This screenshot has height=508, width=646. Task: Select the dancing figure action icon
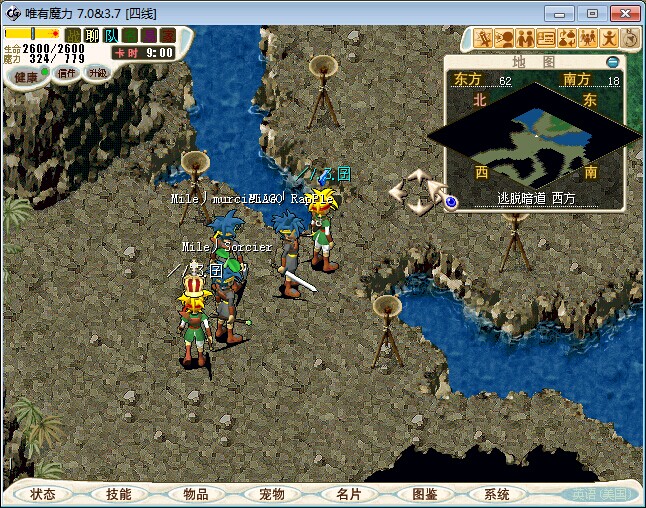tap(609, 39)
